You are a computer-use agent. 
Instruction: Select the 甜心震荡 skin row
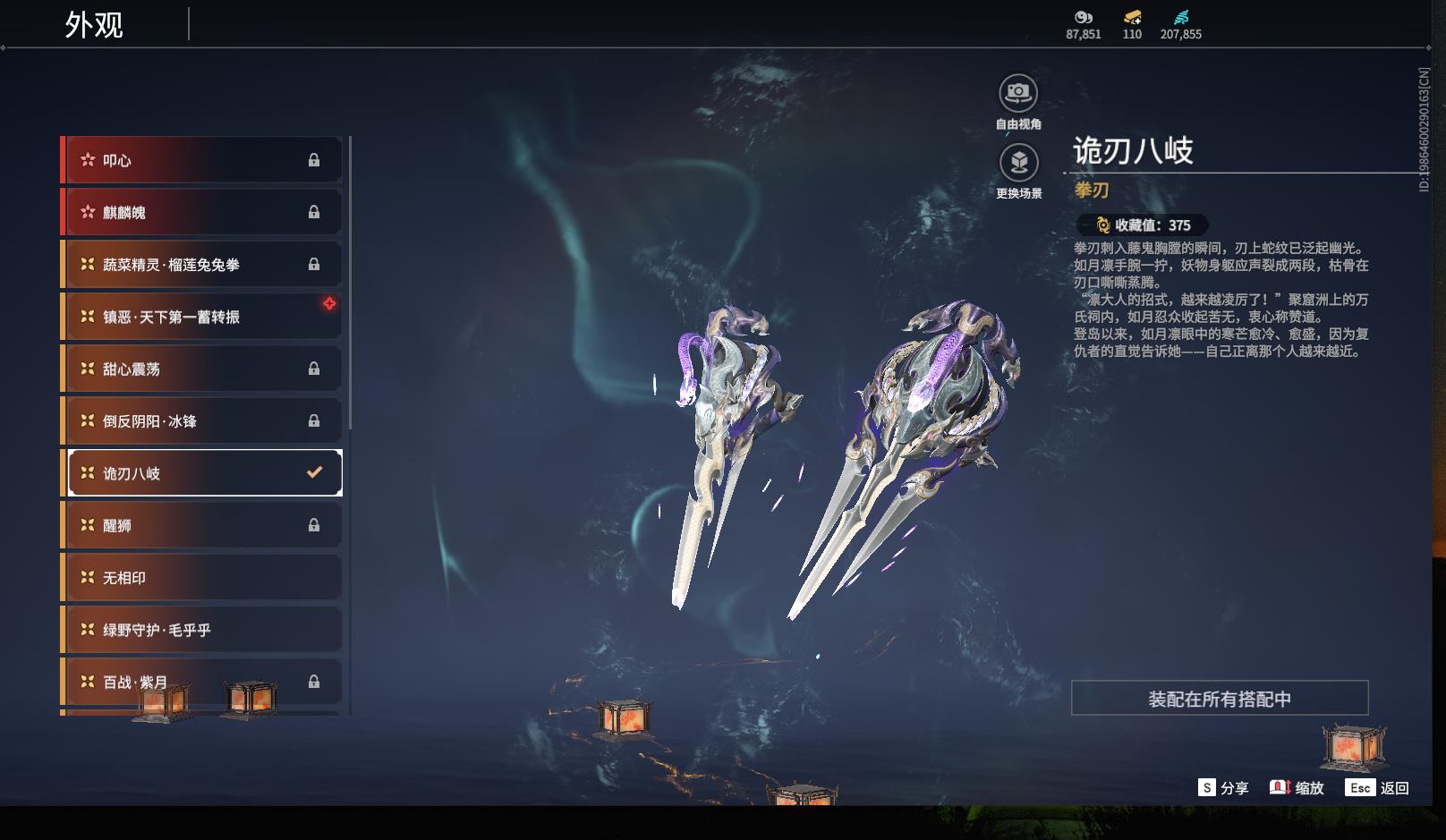click(x=201, y=369)
